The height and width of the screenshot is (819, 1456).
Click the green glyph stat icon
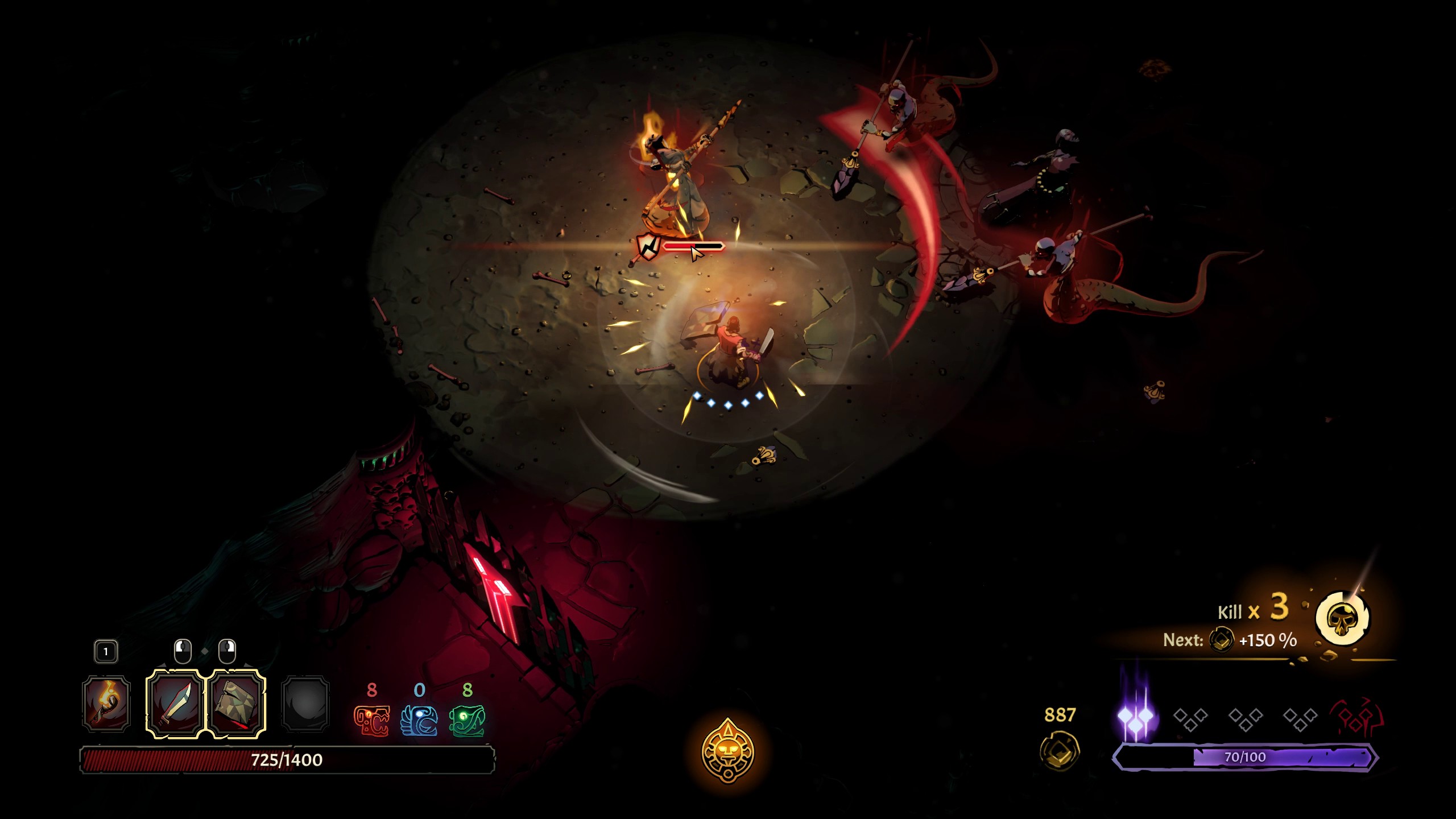pos(467,721)
